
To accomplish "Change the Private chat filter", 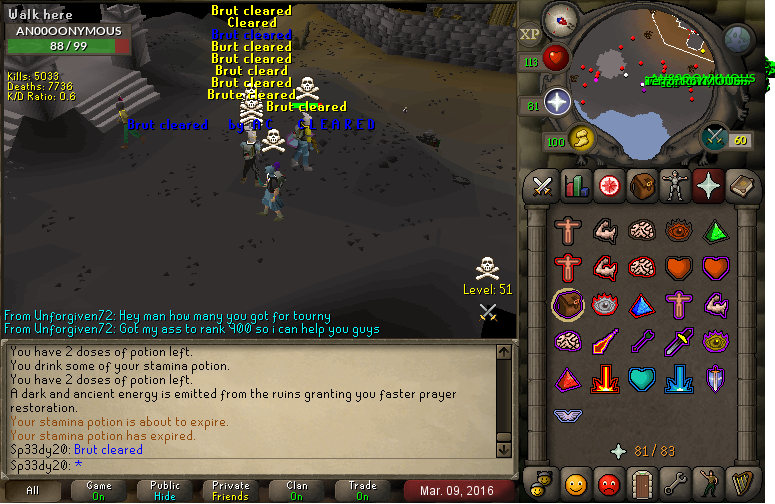I will pos(230,491).
